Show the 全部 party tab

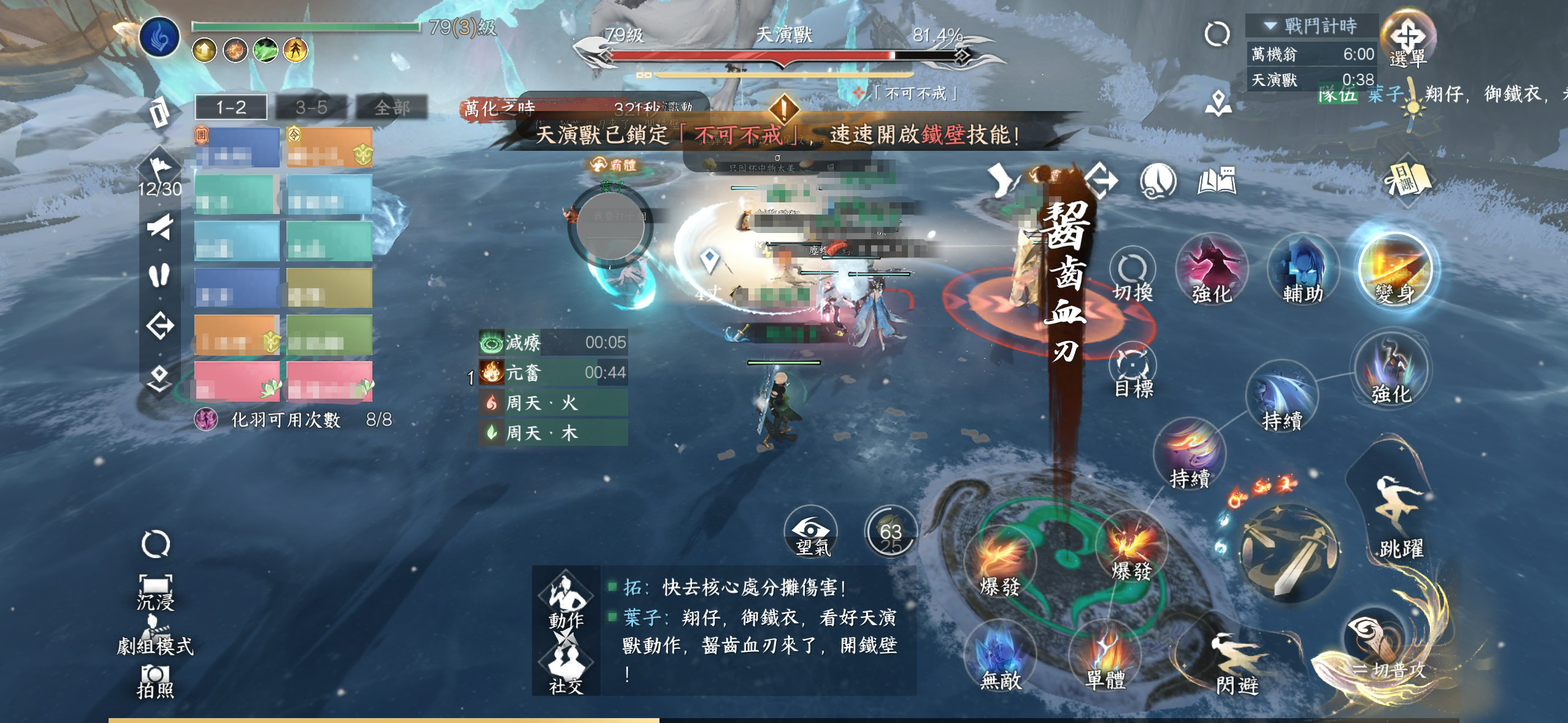391,108
